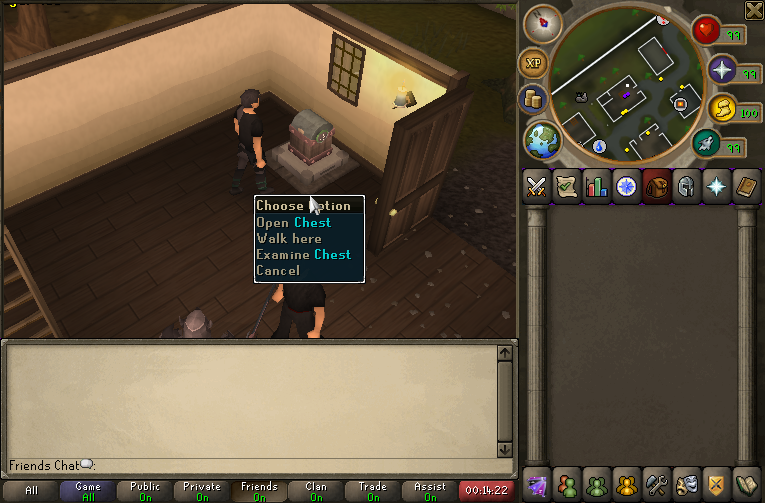Click the compass beside the minimap

pyautogui.click(x=543, y=22)
